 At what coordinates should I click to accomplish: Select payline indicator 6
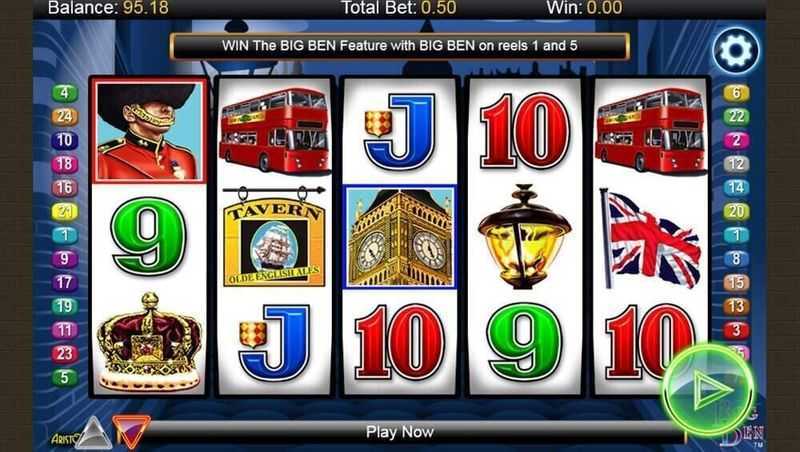(736, 93)
